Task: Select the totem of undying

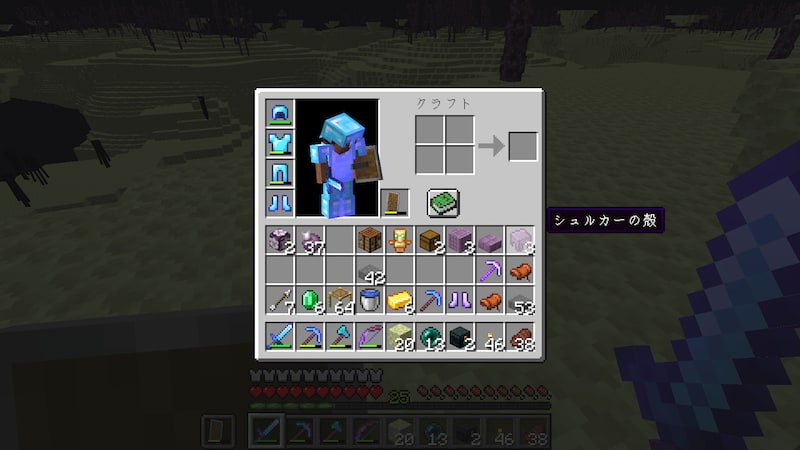Action: pos(400,241)
